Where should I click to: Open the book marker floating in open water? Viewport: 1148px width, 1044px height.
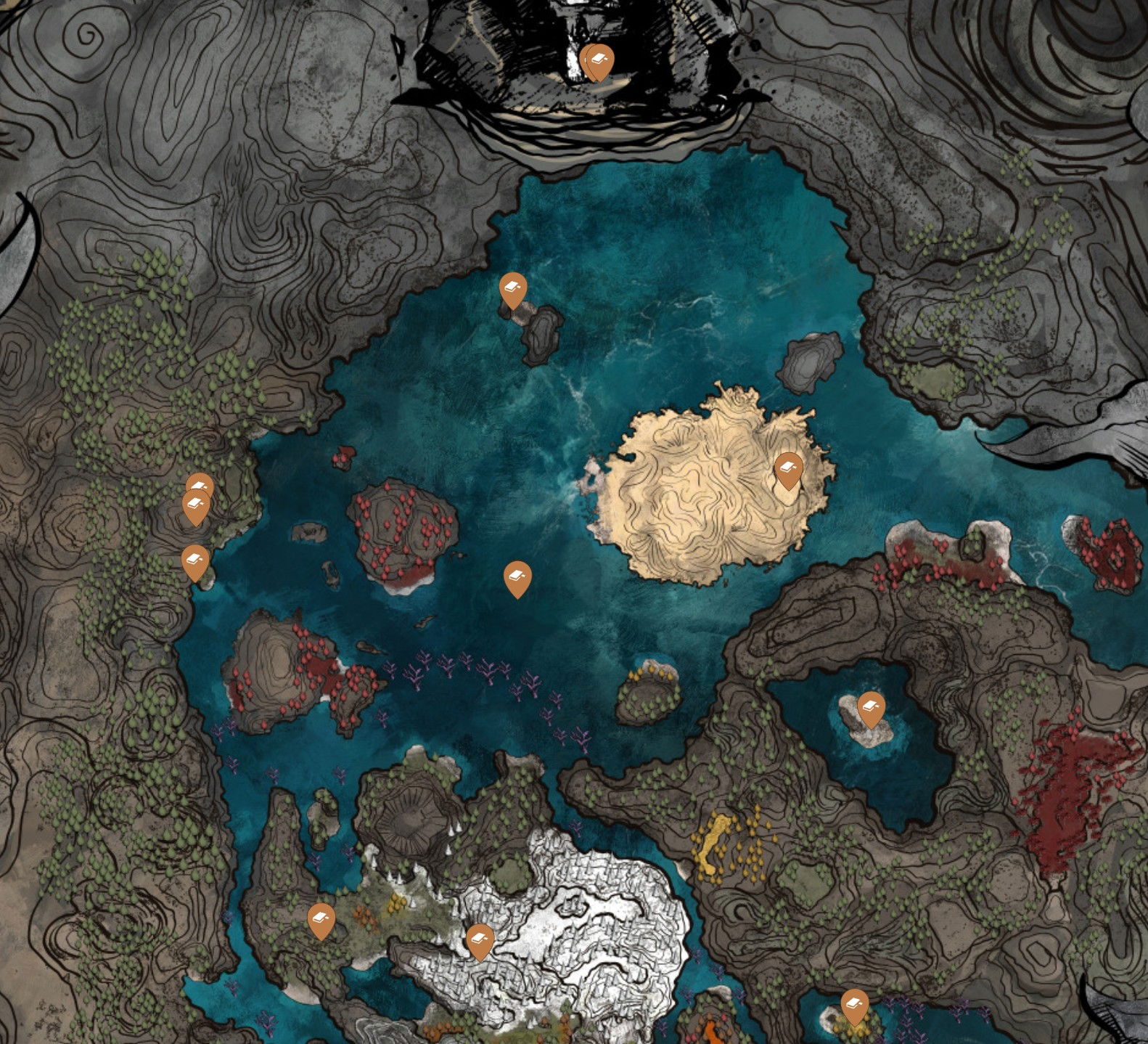click(x=517, y=577)
